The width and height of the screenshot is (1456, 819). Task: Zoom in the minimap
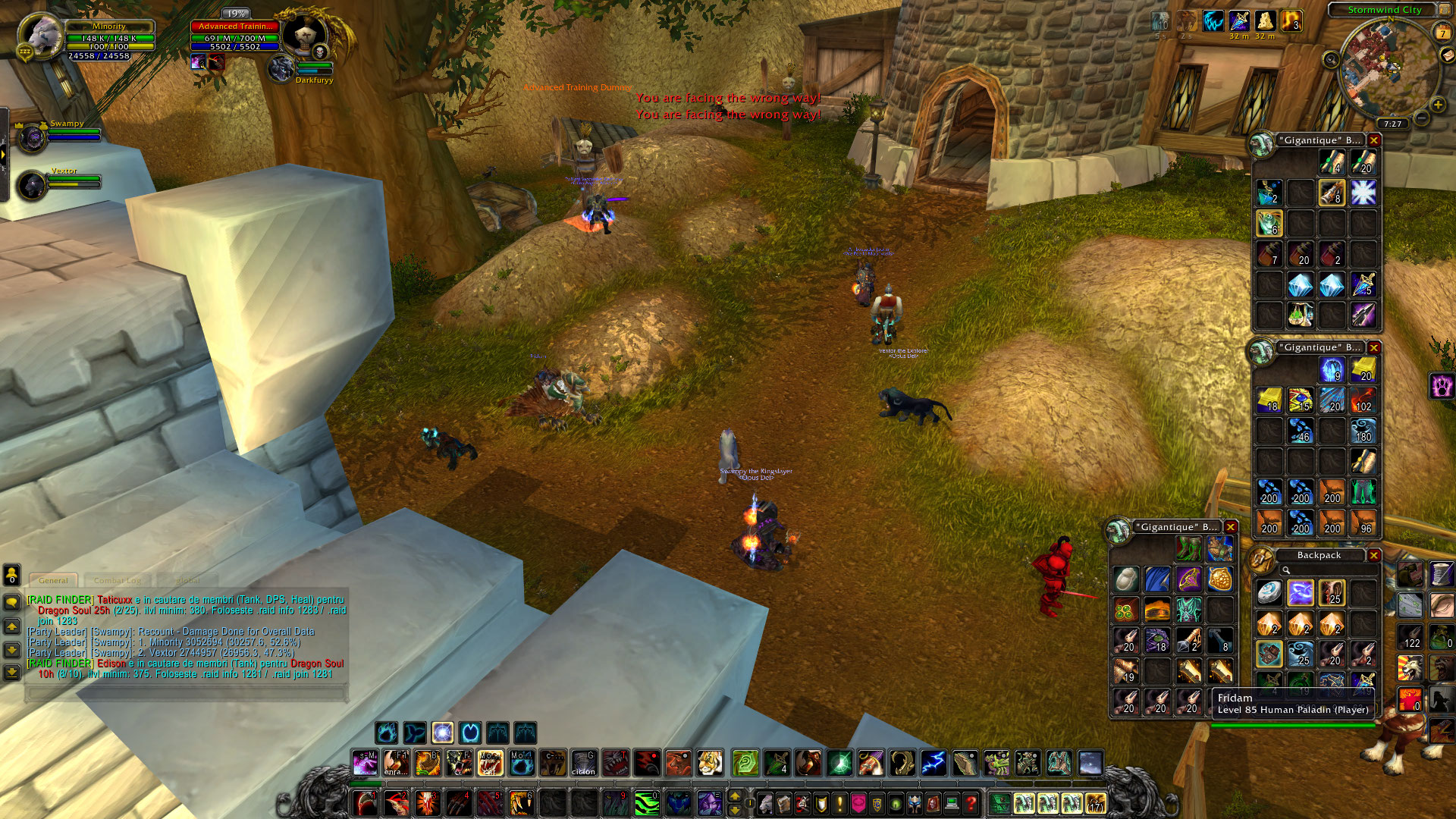(x=1438, y=105)
